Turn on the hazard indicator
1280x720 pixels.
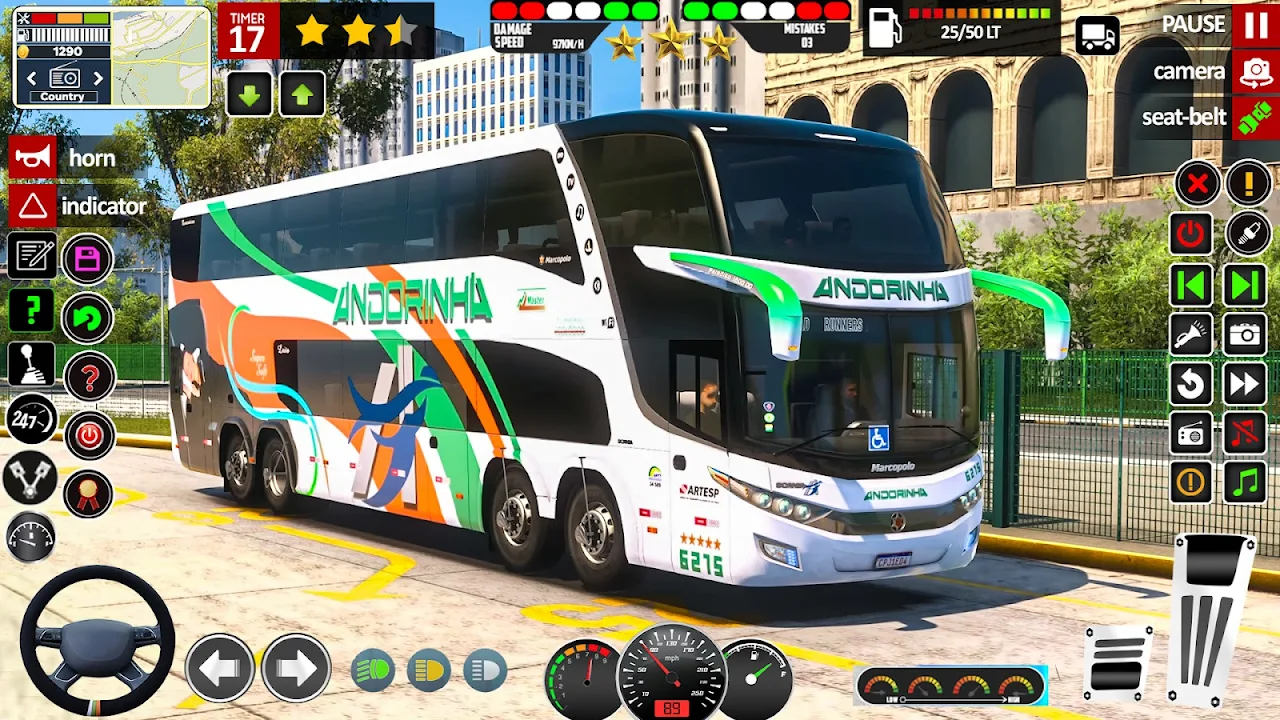pos(33,207)
